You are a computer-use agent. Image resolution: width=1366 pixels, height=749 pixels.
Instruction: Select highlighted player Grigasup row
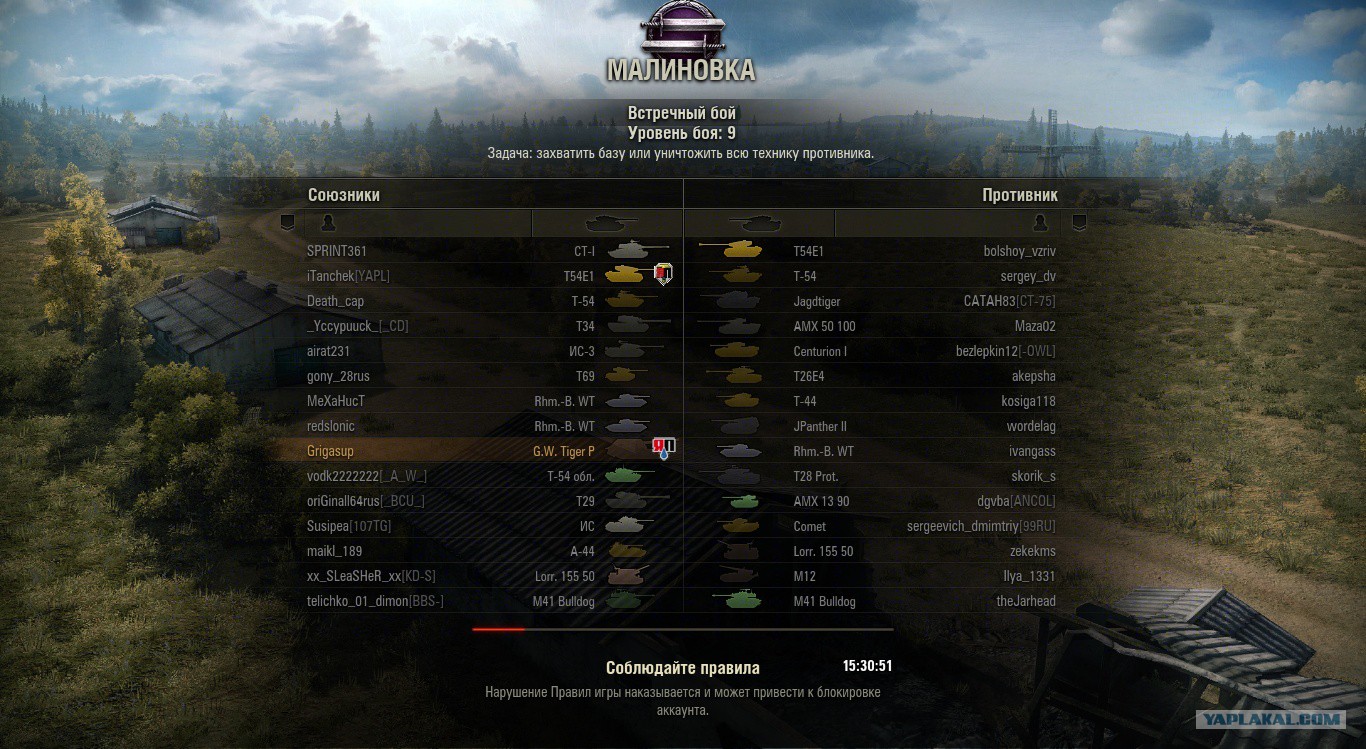point(330,451)
